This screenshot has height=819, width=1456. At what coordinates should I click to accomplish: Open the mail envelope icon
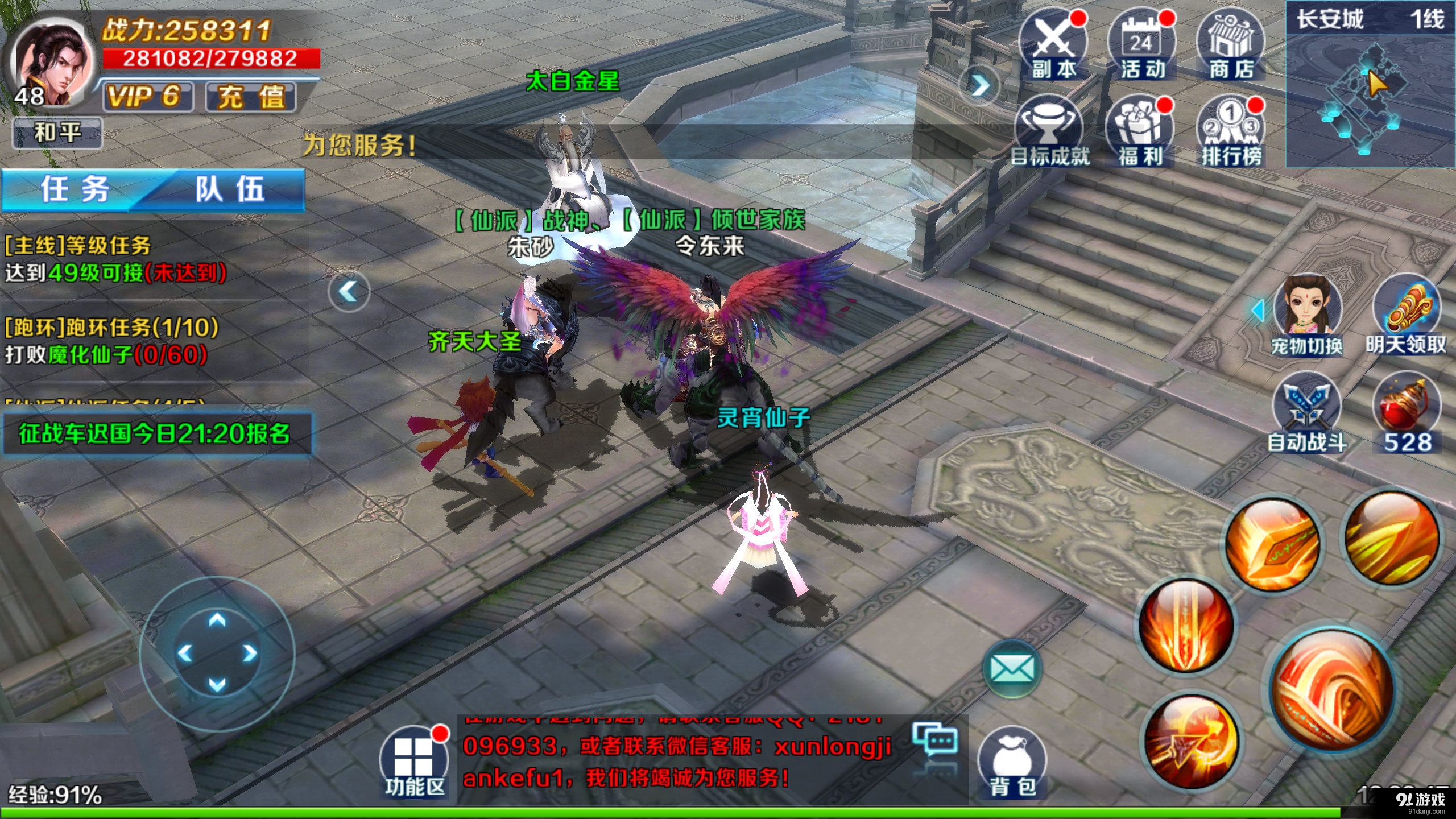click(x=1012, y=668)
